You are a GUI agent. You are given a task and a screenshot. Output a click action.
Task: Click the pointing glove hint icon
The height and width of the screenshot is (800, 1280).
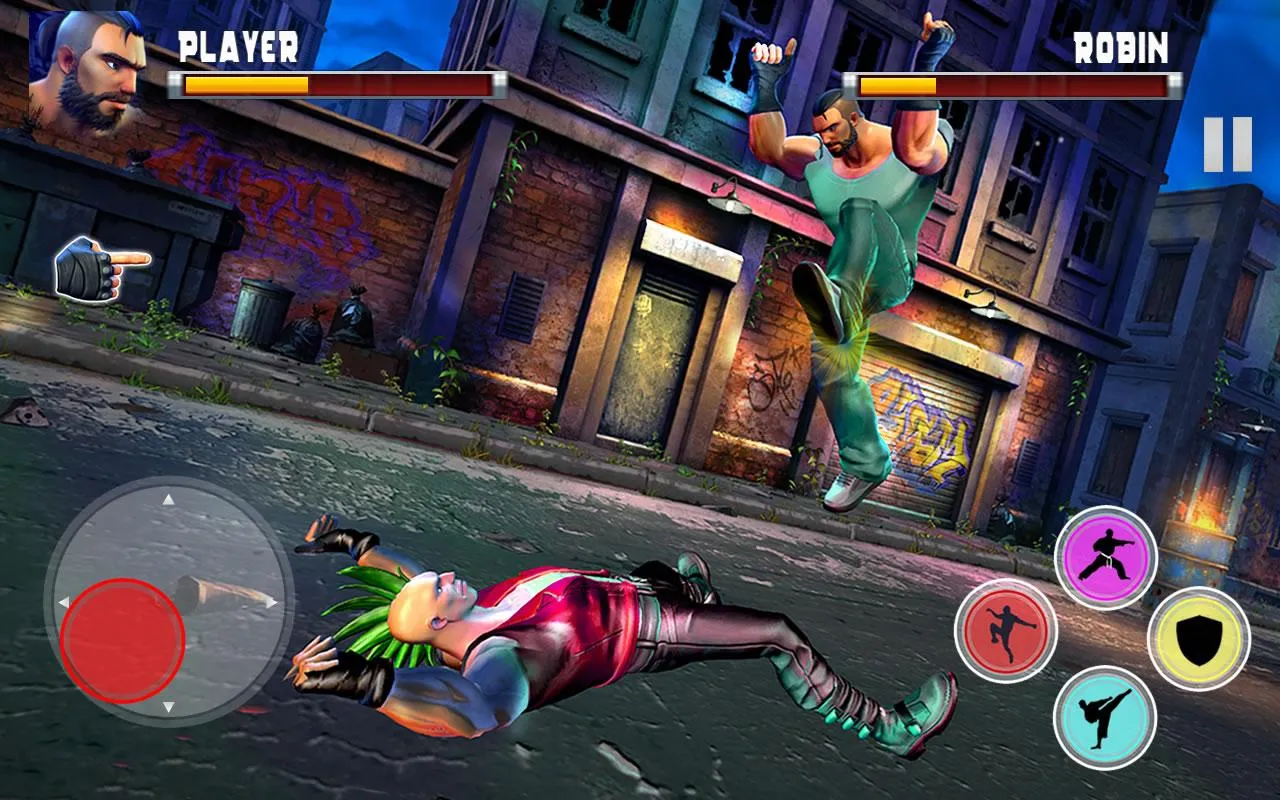[100, 266]
